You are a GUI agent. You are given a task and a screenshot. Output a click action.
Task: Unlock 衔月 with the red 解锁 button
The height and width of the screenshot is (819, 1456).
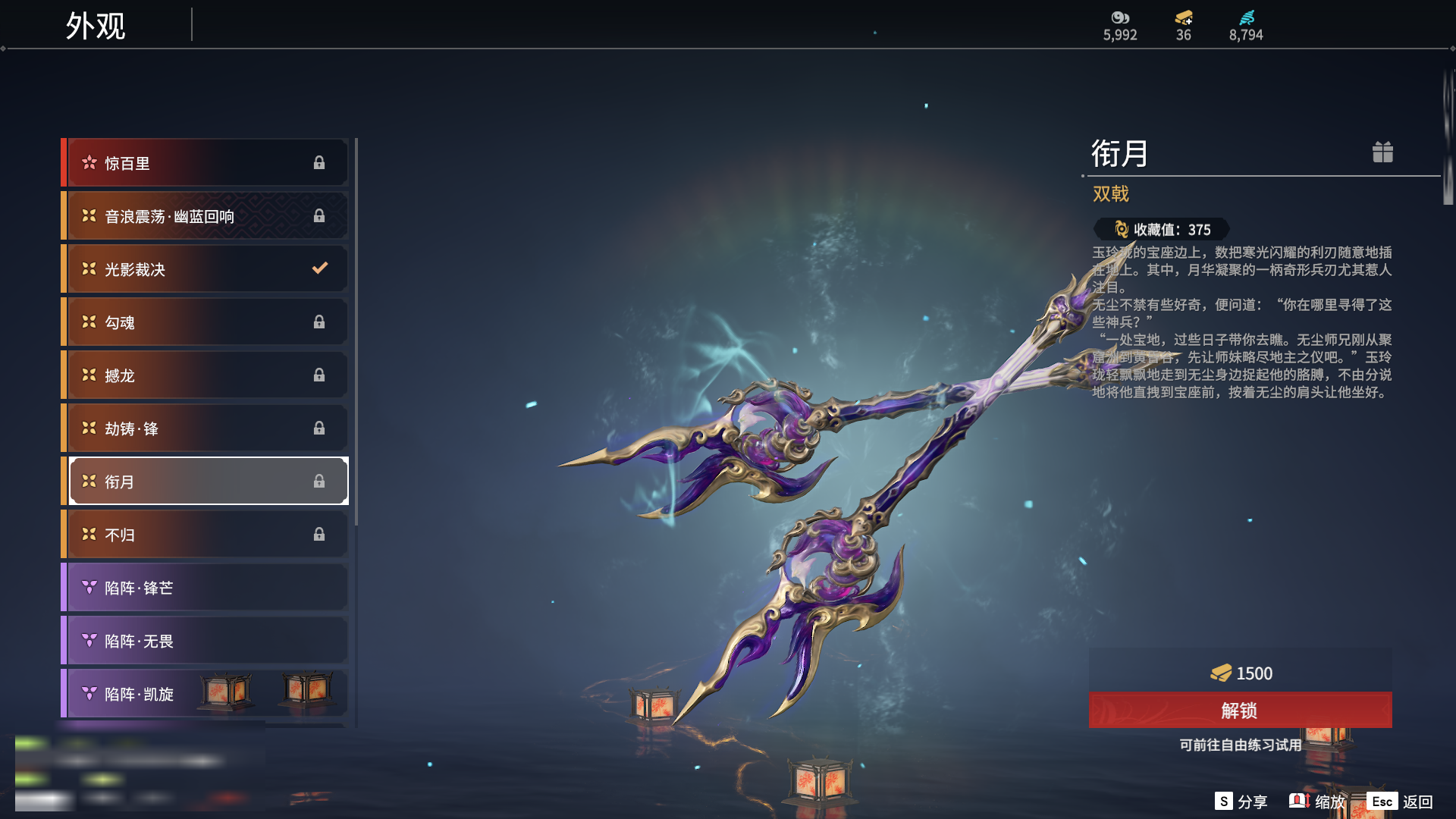(1240, 711)
